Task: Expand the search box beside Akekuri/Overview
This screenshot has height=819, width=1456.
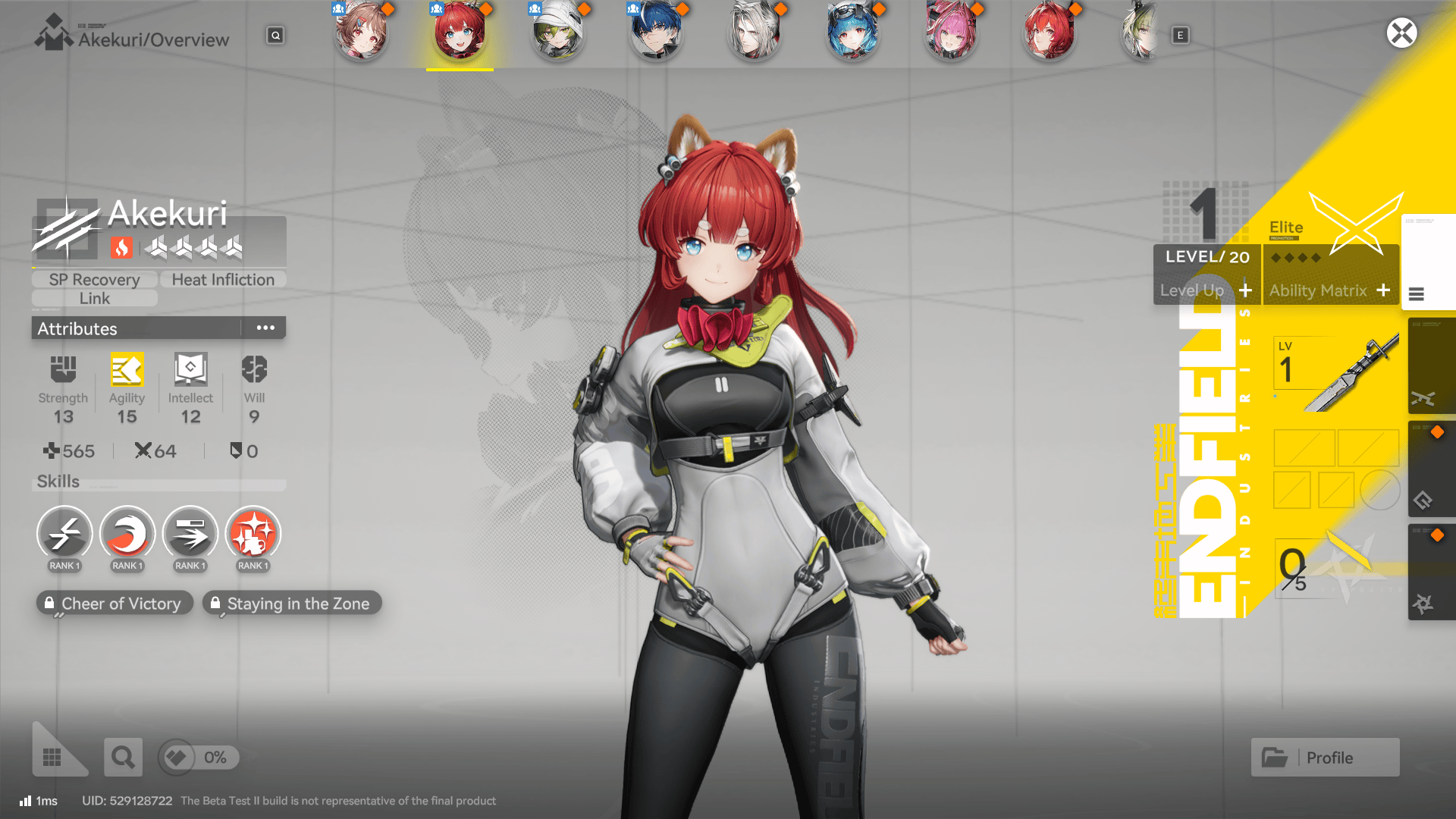Action: (x=275, y=35)
